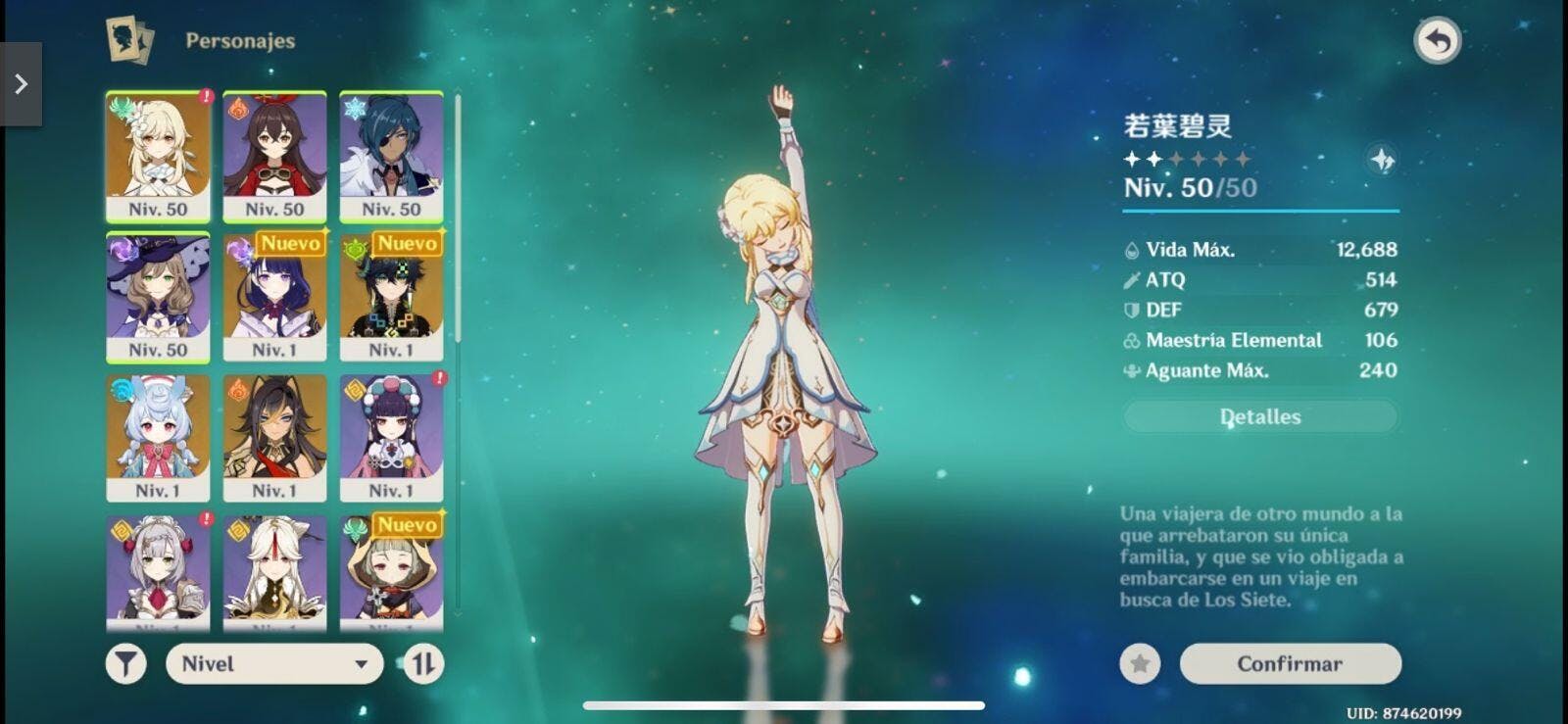This screenshot has height=724, width=1568.
Task: Choose the new Venti portrait
Action: point(391,298)
